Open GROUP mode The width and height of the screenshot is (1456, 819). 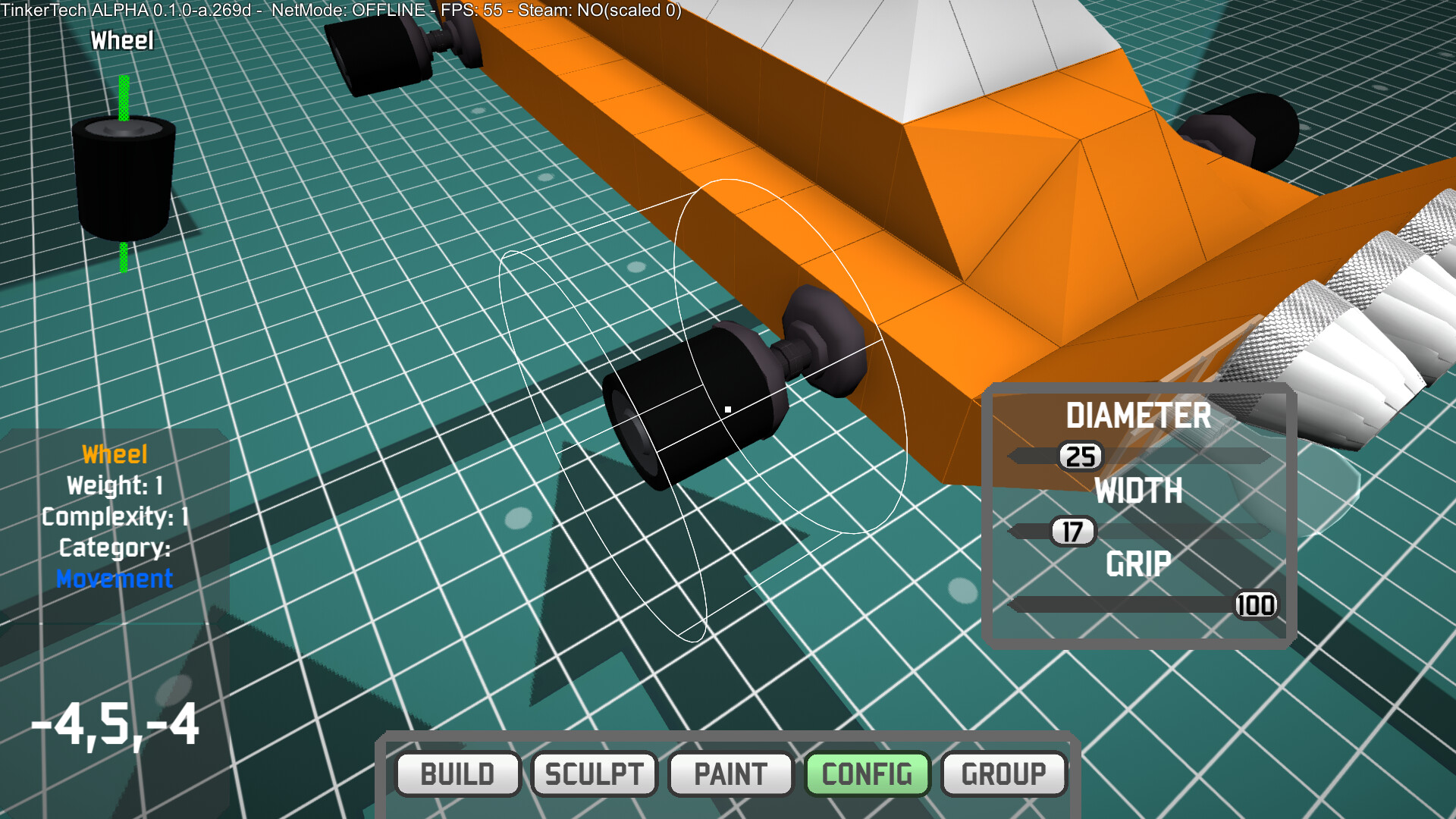point(1003,774)
